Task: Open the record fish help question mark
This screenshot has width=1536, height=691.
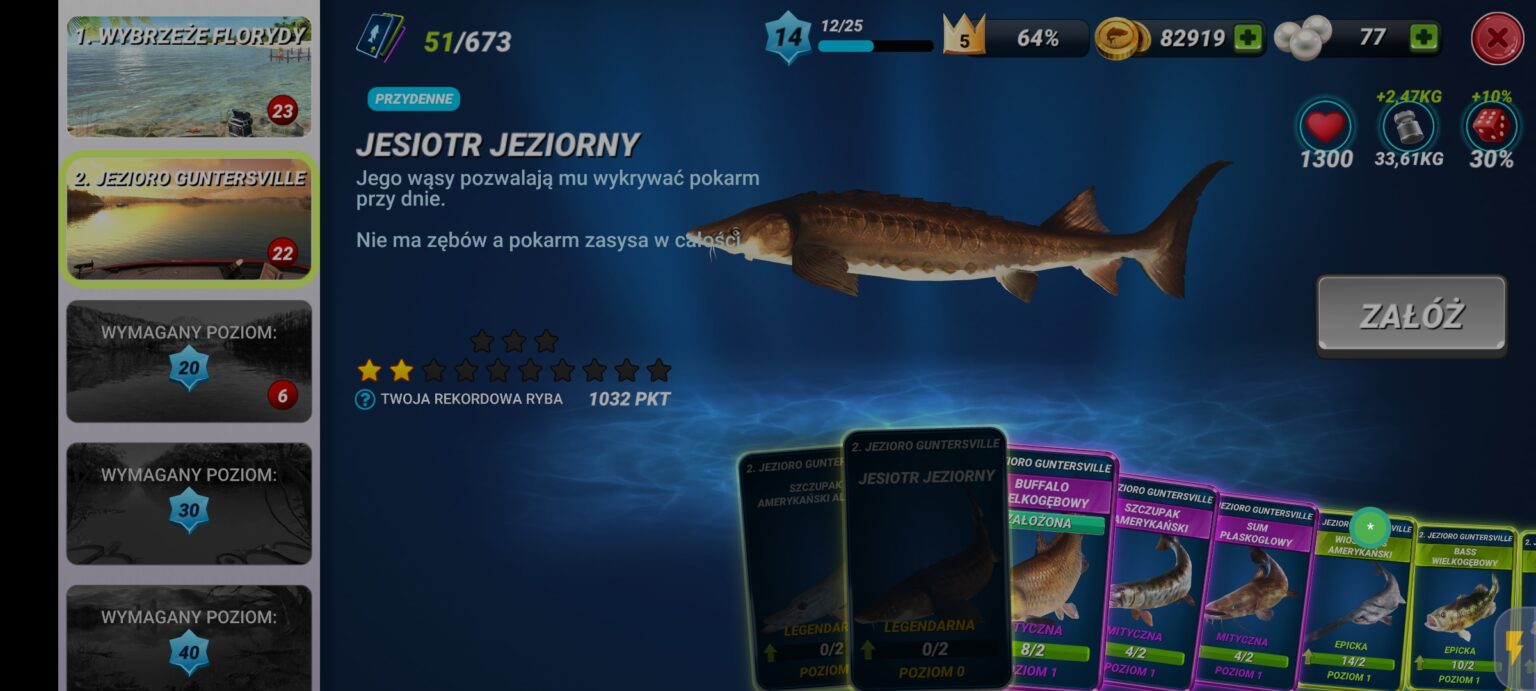Action: pyautogui.click(x=365, y=400)
